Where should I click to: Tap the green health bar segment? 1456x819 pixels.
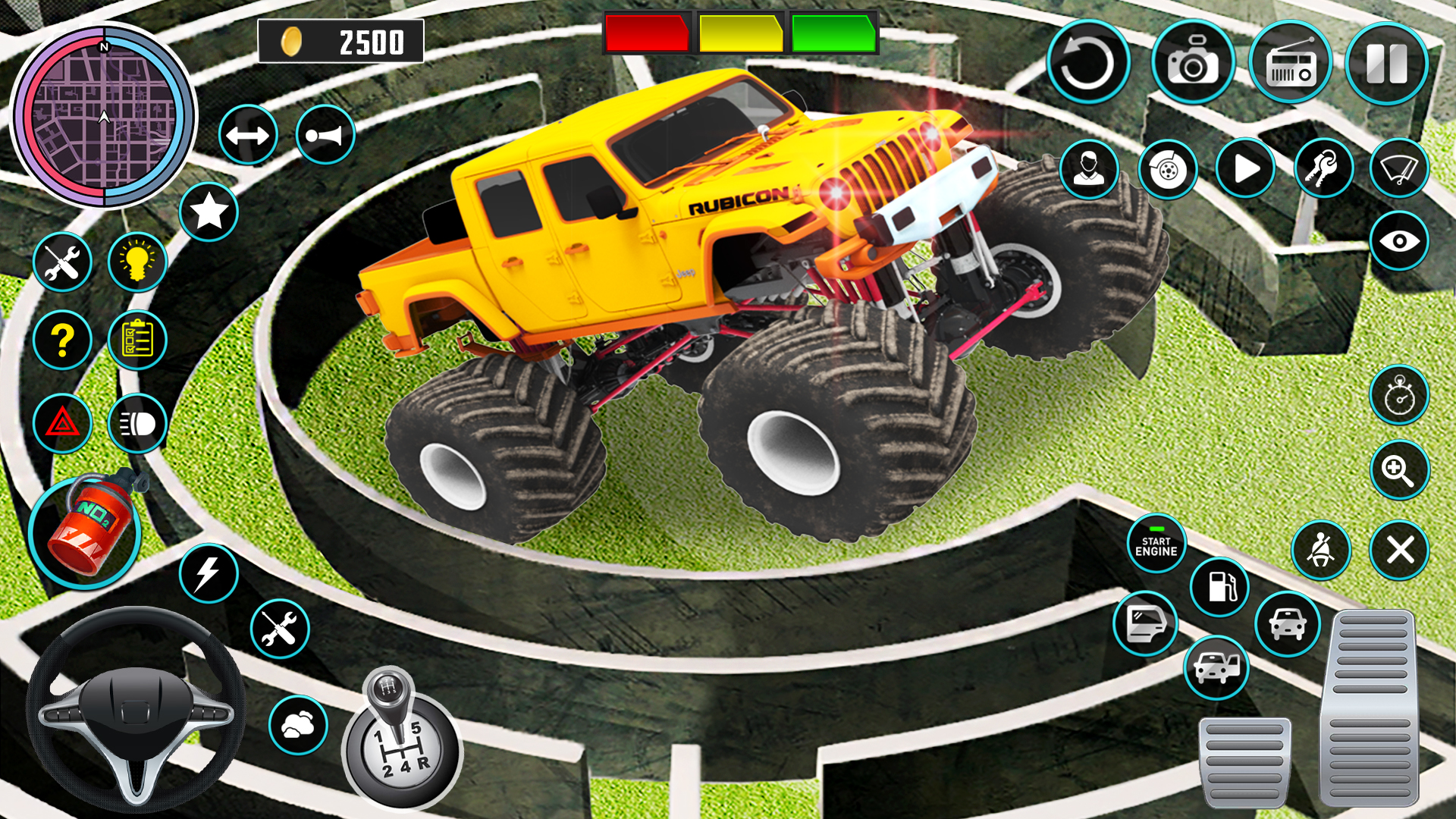(x=834, y=34)
